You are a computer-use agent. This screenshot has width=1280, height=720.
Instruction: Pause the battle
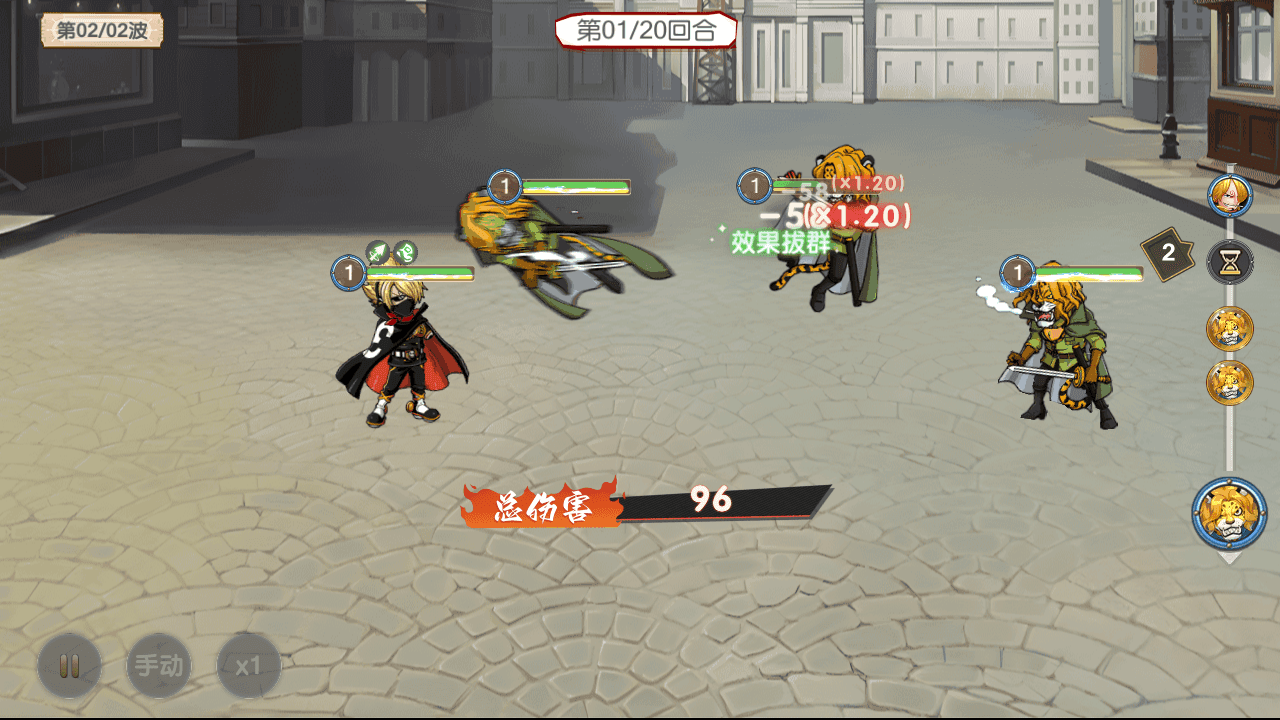[x=69, y=666]
